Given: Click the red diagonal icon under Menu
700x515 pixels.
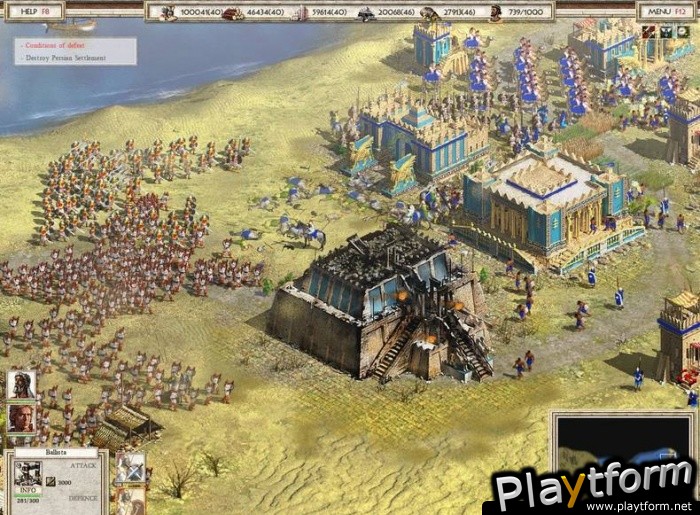Looking at the screenshot, I should [x=648, y=32].
